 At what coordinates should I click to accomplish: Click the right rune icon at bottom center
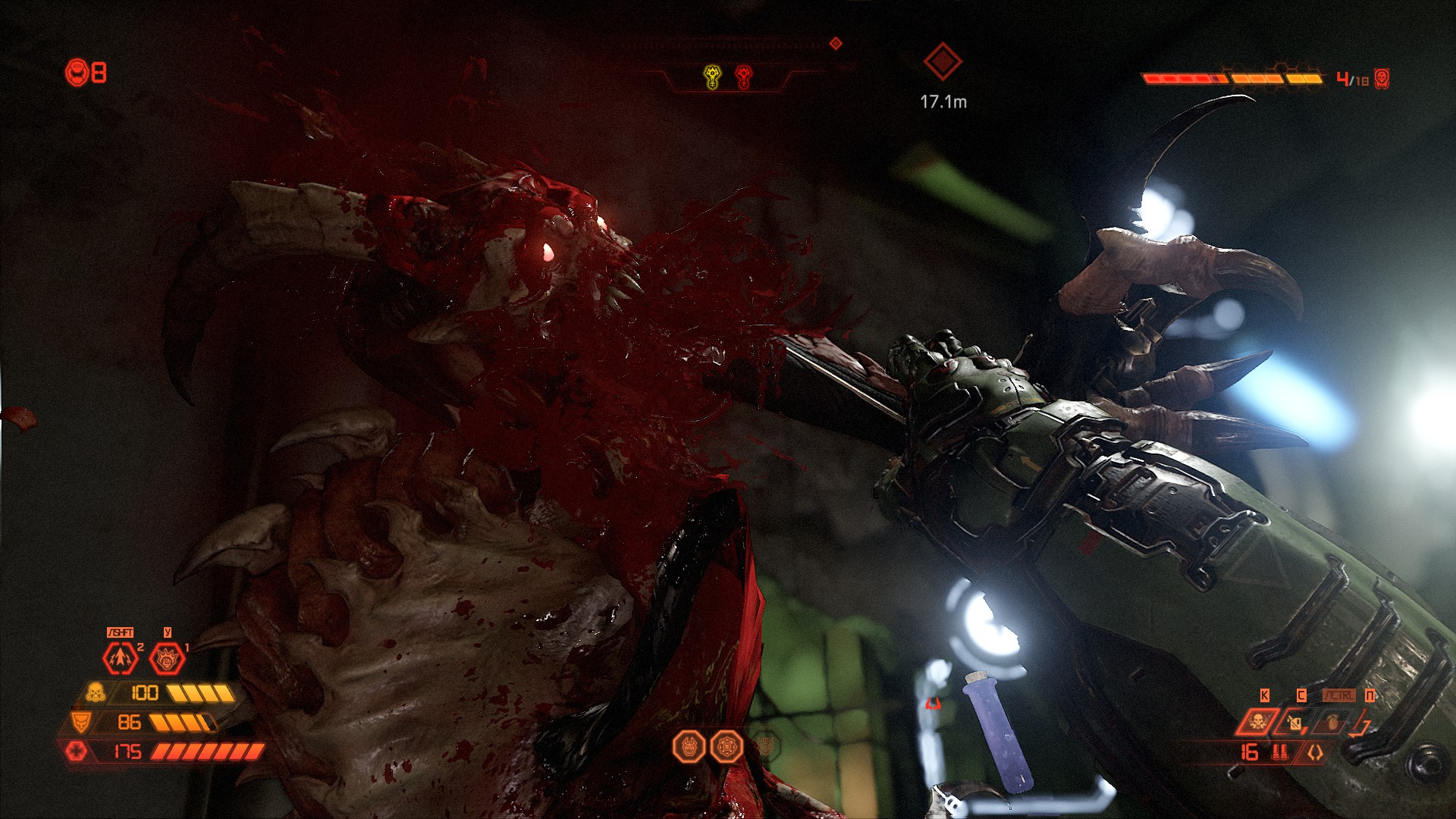tap(726, 747)
